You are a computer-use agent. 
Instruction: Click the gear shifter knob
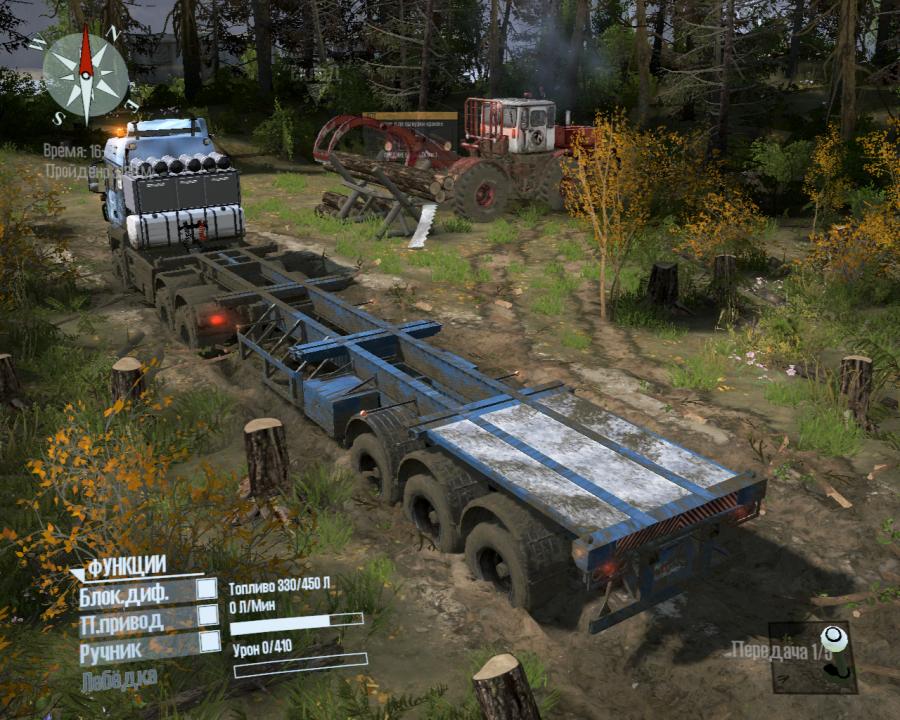(x=831, y=639)
